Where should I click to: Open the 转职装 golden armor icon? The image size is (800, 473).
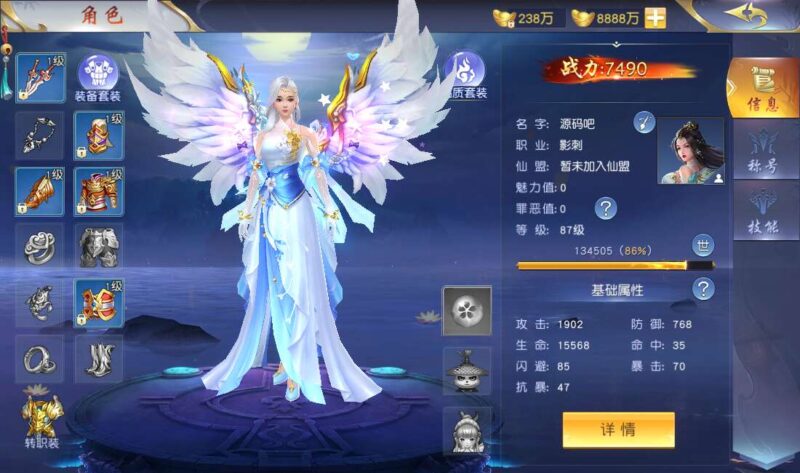click(42, 416)
